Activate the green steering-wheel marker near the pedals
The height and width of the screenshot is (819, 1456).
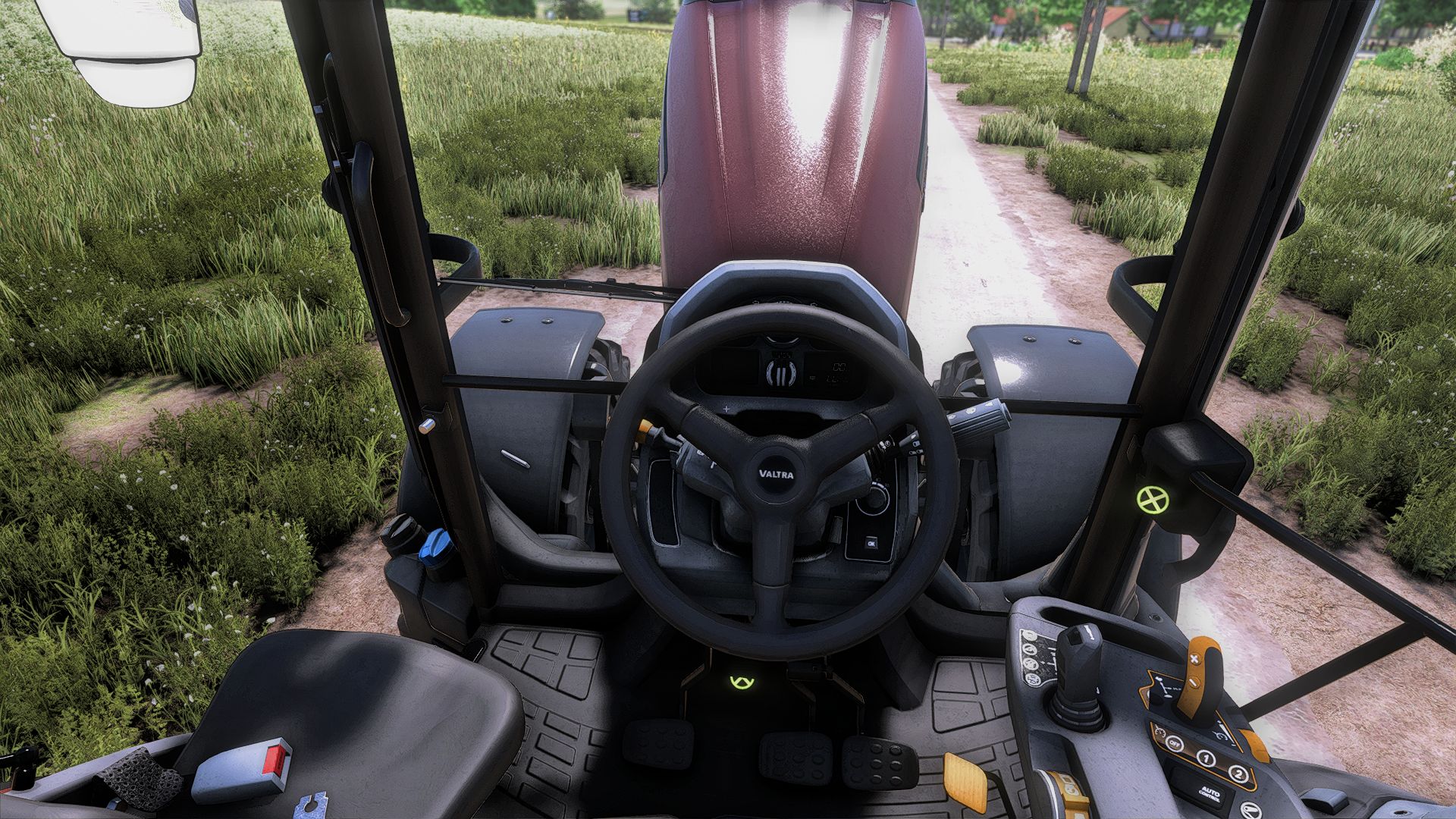[739, 682]
